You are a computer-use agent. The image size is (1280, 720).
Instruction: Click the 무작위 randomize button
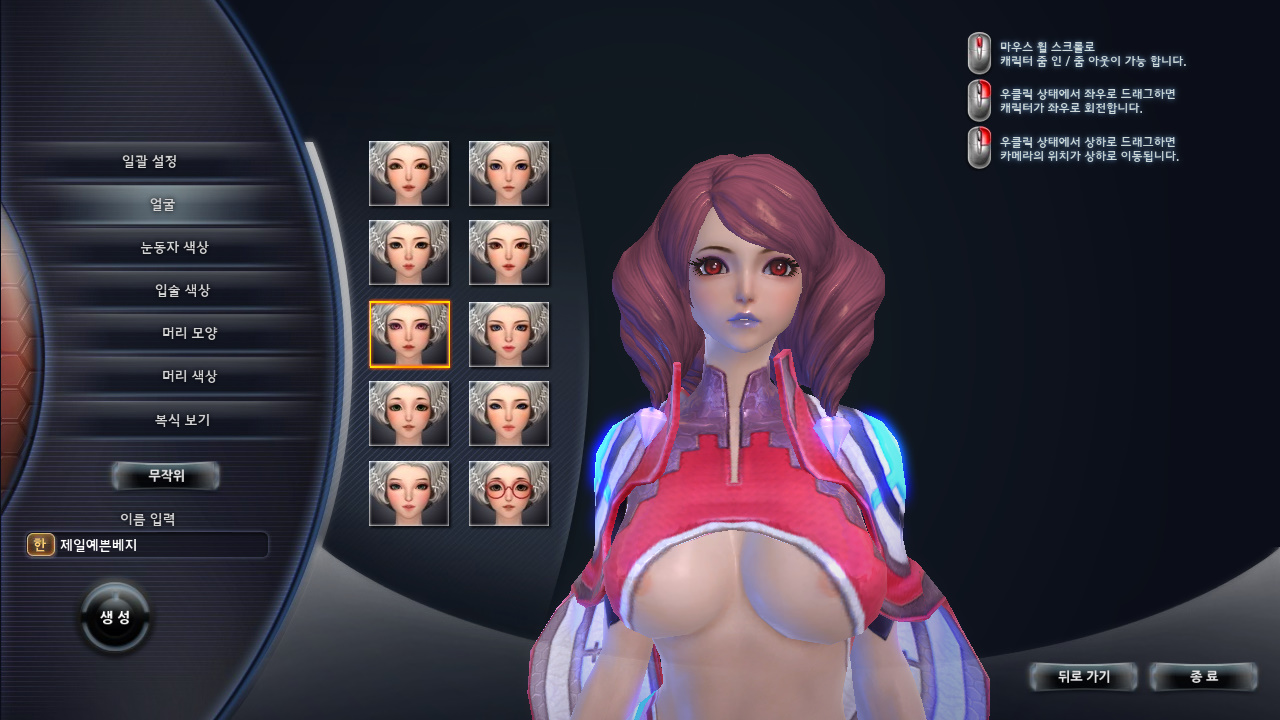coord(166,476)
